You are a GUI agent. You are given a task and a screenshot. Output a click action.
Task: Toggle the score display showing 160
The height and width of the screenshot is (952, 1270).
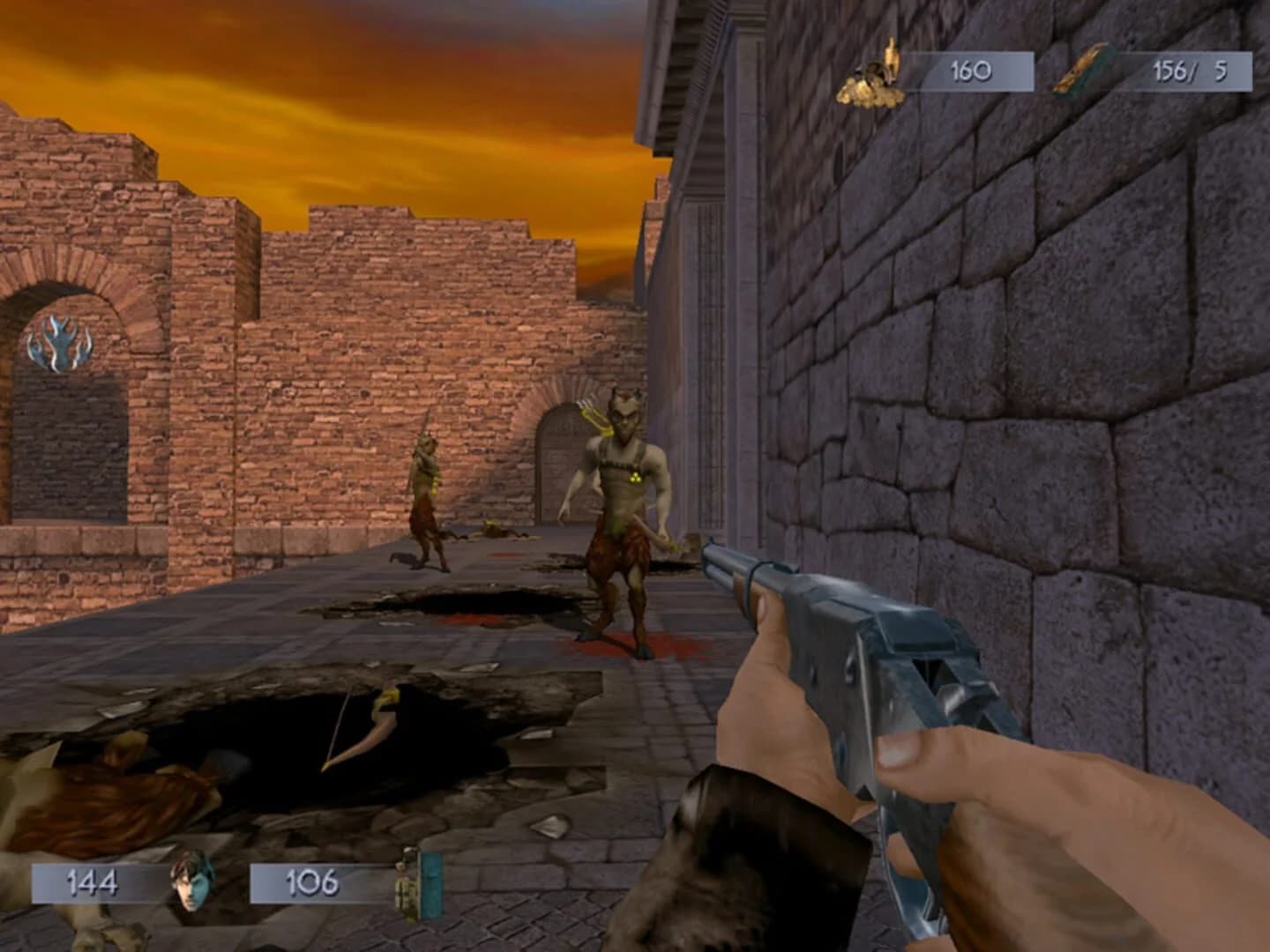(970, 71)
